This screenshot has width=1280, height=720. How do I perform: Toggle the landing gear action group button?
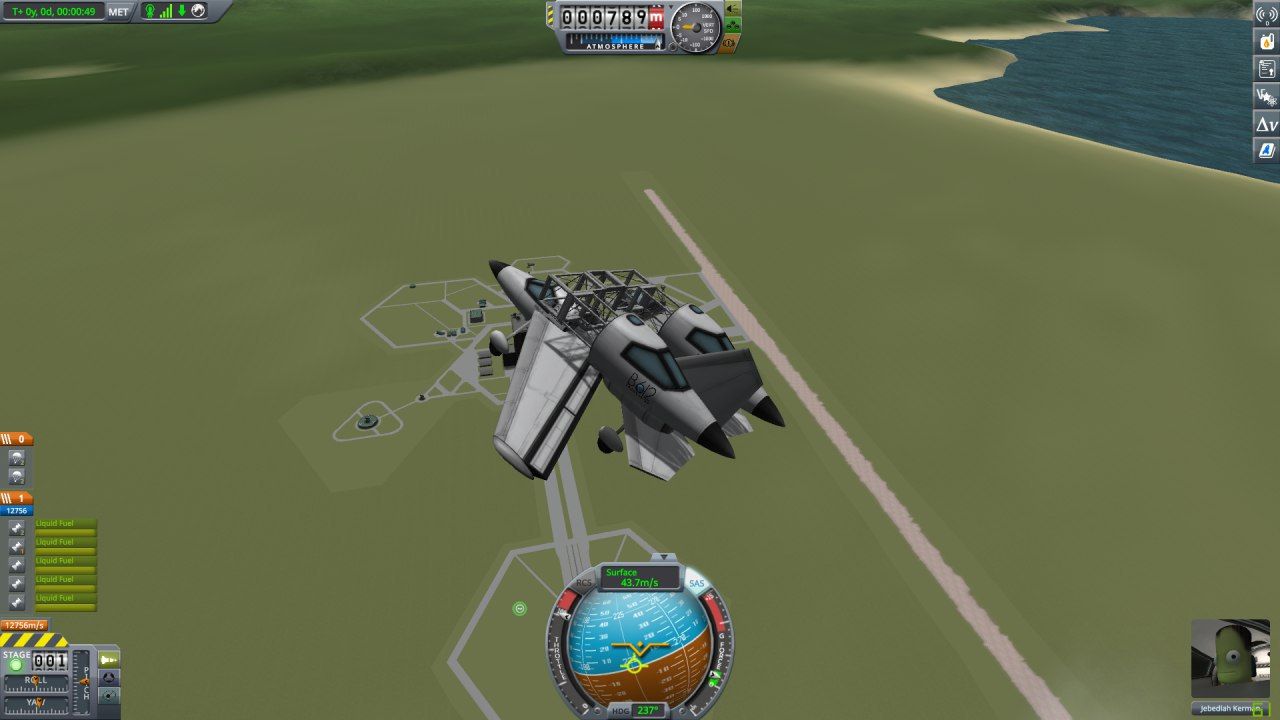click(731, 26)
